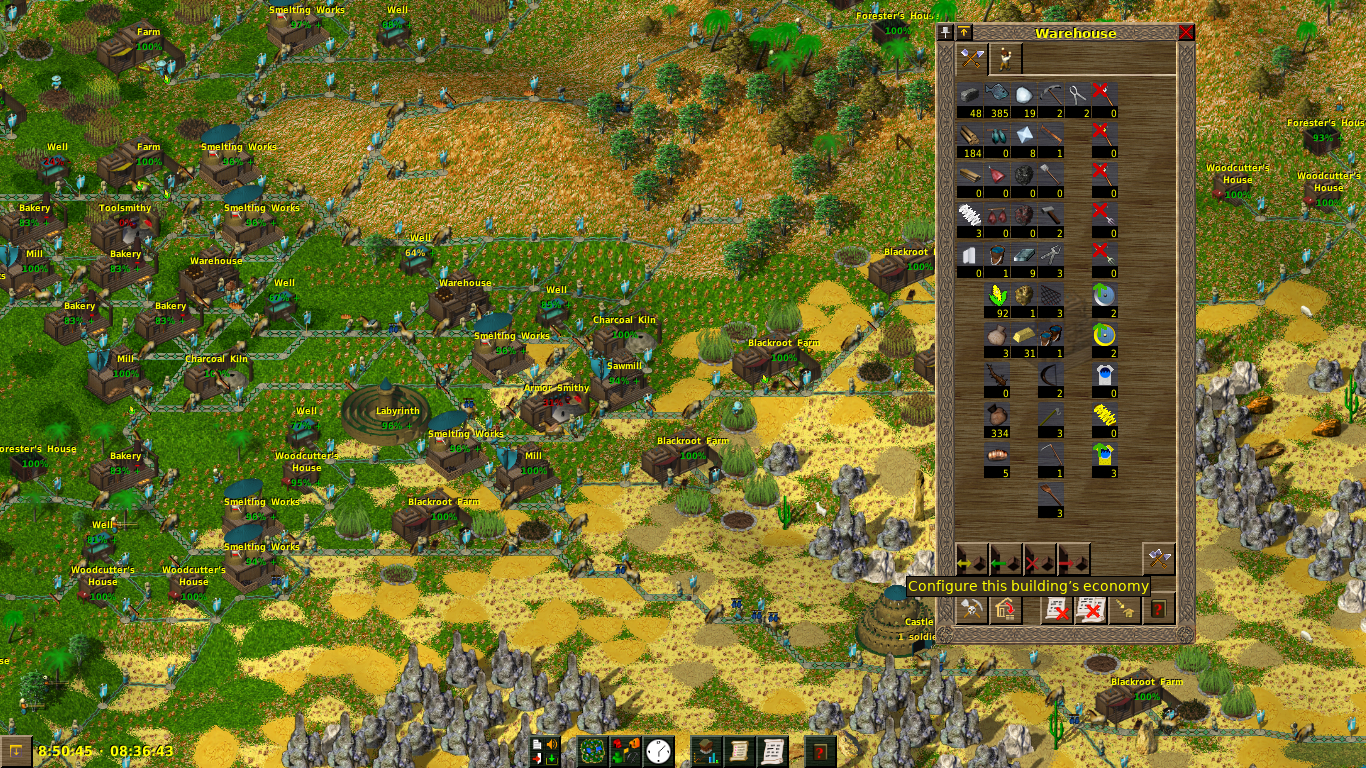Switch to the wares tab
Screen dimensions: 1366x768
click(972, 59)
